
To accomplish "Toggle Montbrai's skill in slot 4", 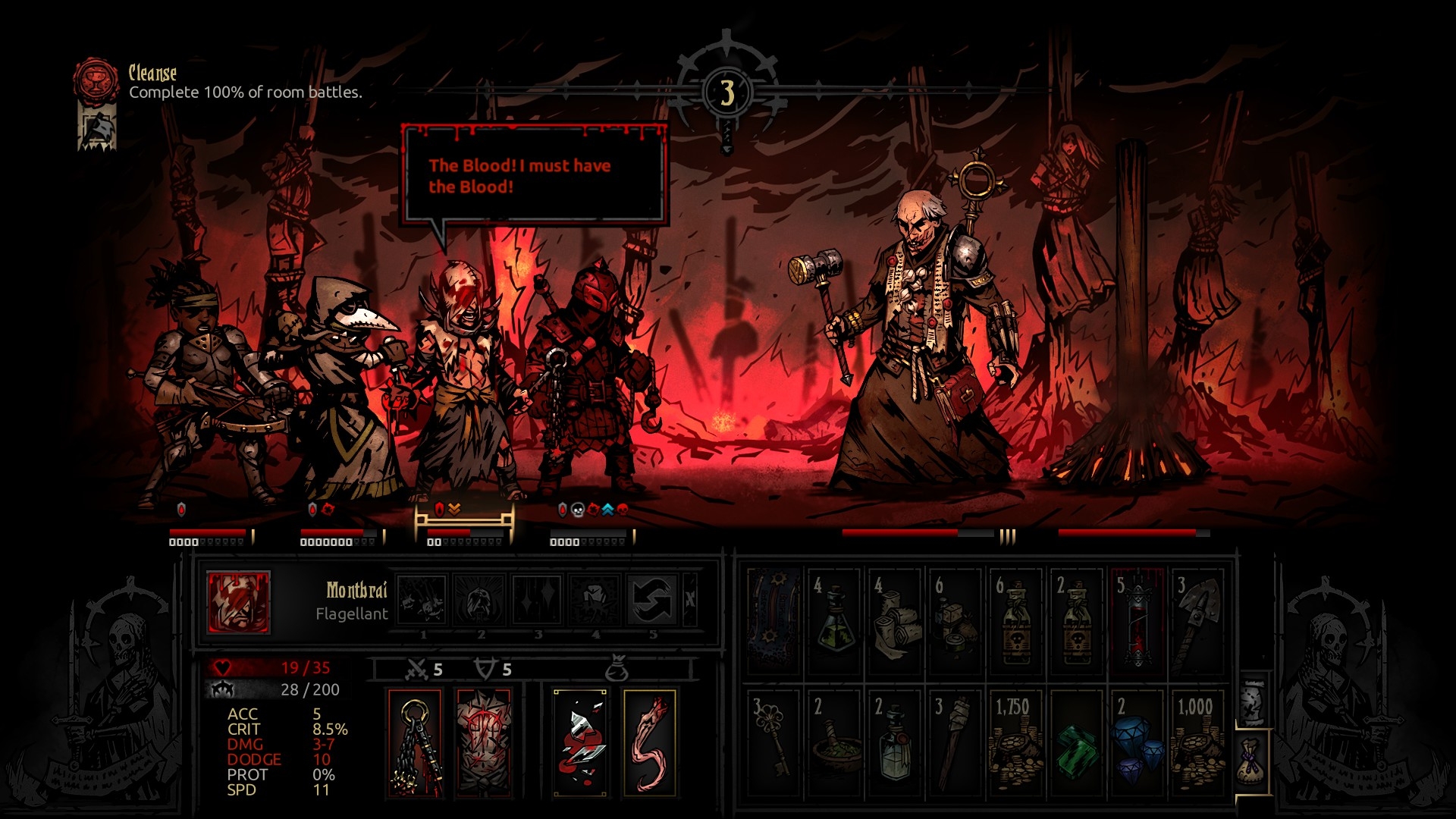I will tap(595, 599).
